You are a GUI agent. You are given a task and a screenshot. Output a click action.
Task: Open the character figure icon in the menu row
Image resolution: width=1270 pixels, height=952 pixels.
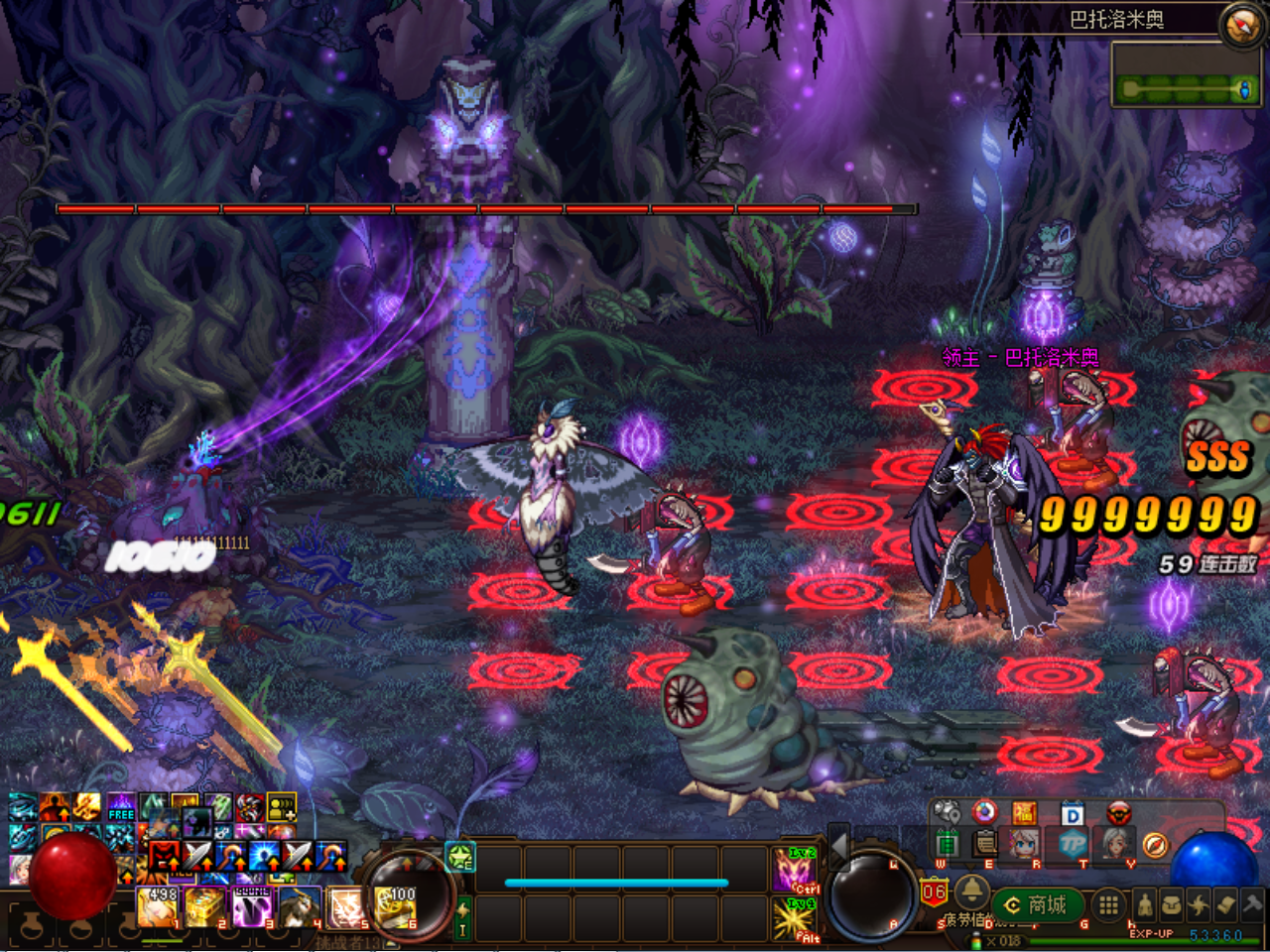[x=1145, y=905]
